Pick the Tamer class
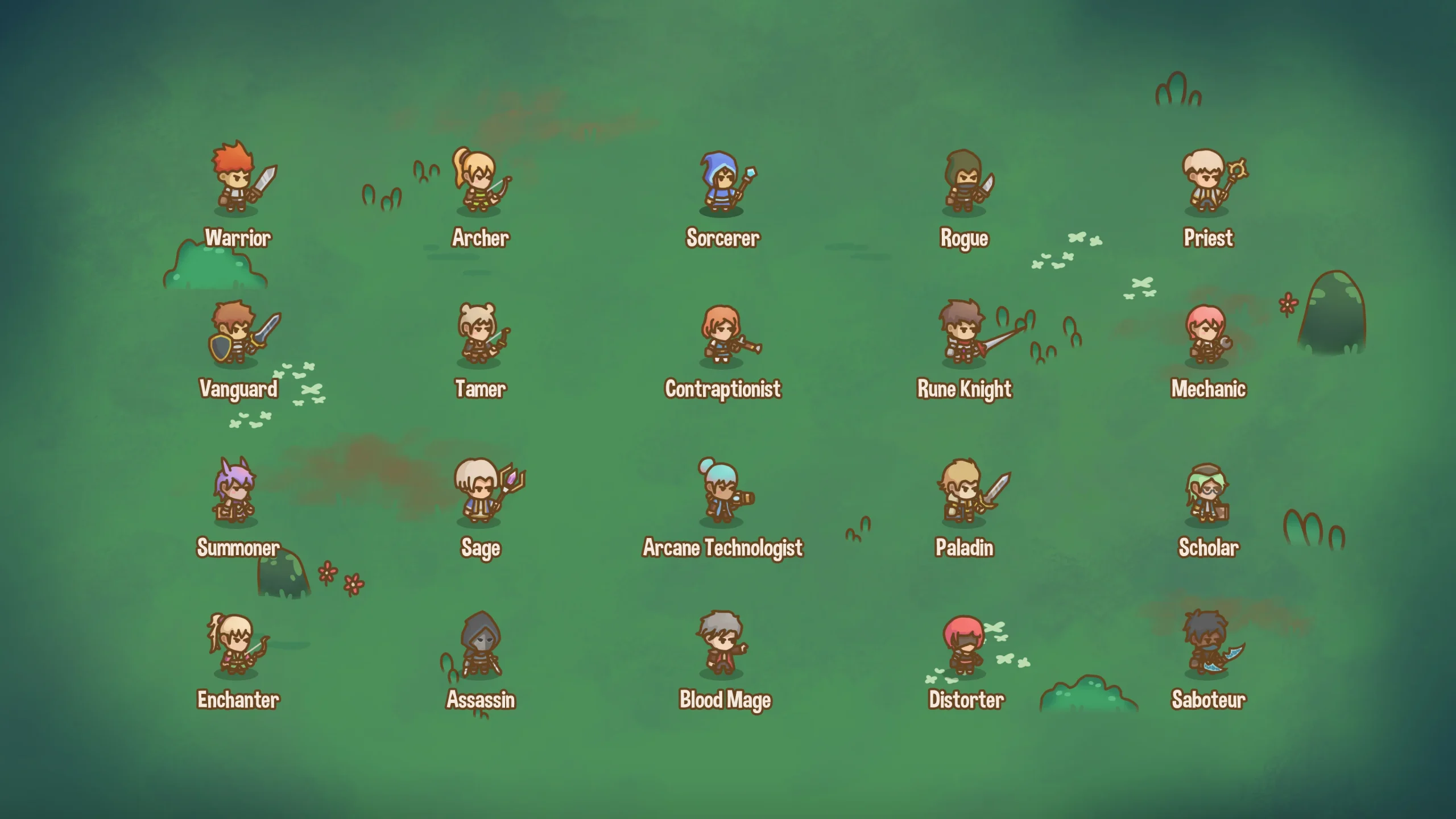The height and width of the screenshot is (819, 1456). coord(479,334)
